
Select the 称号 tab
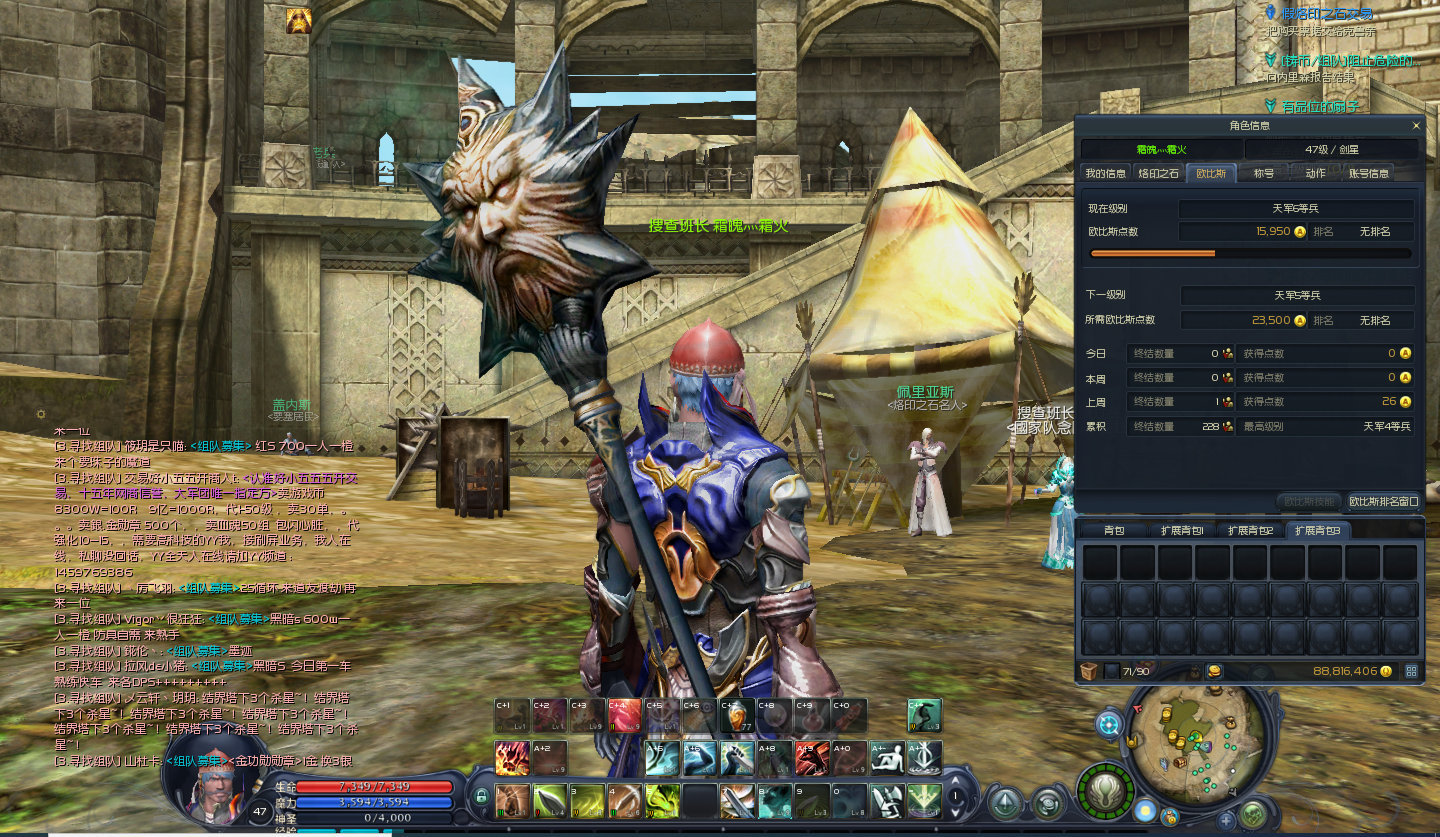coord(1264,173)
